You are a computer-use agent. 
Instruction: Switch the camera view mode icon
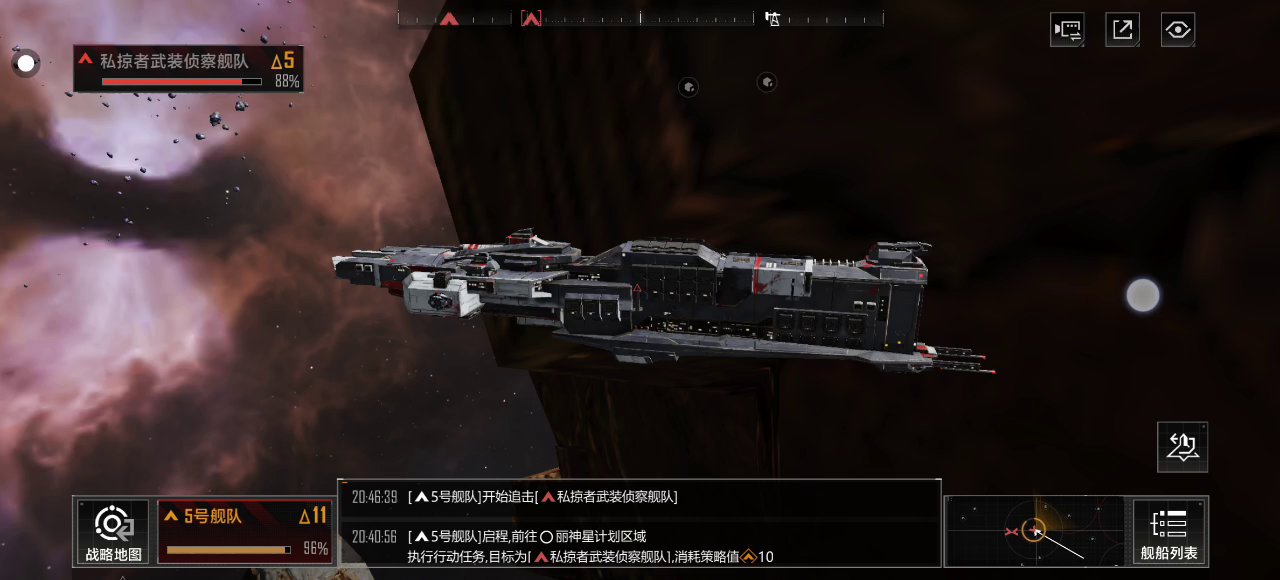(x=1067, y=29)
